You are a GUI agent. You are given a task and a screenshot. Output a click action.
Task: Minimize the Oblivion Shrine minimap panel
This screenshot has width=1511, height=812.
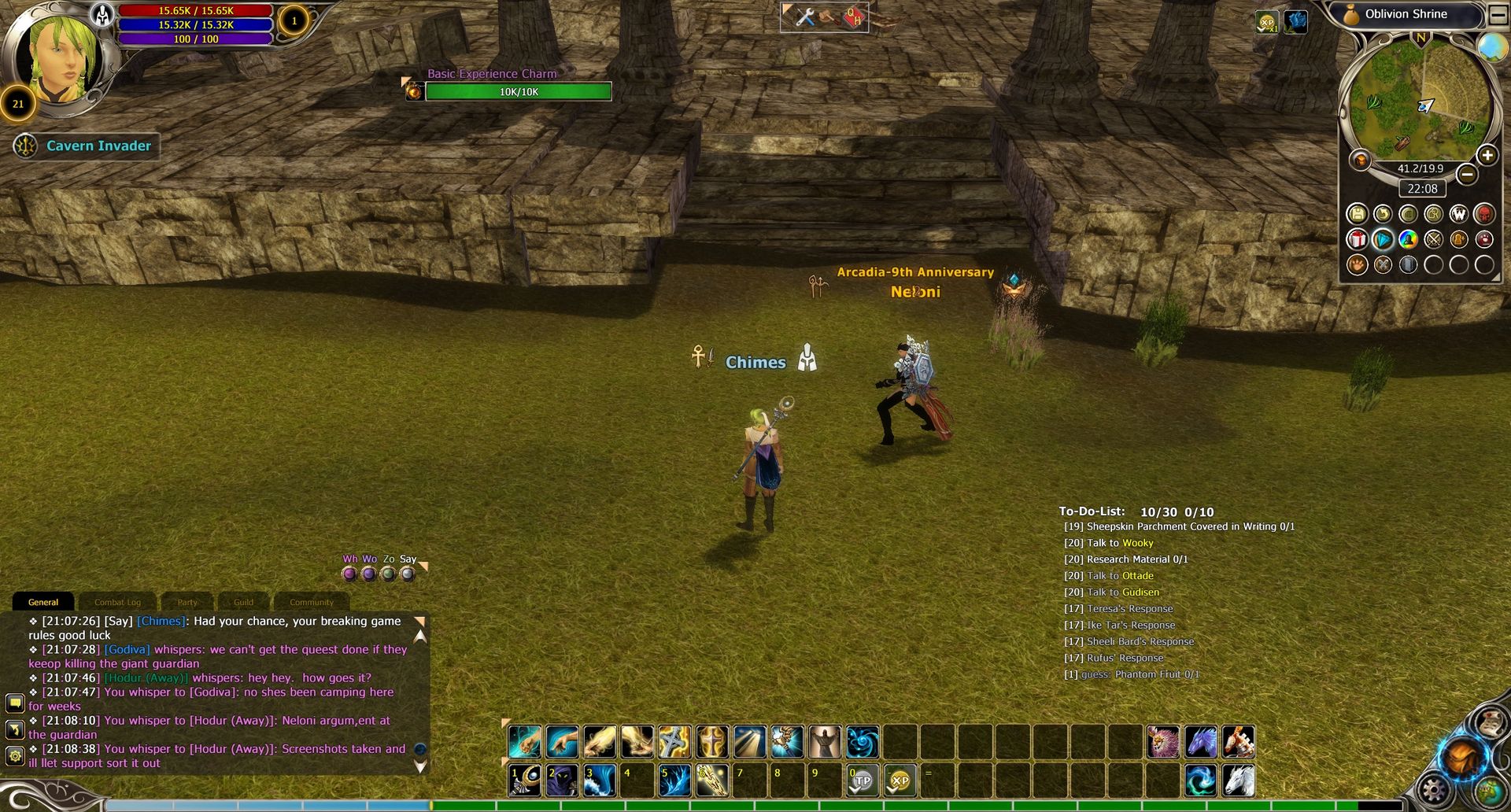point(1498,14)
